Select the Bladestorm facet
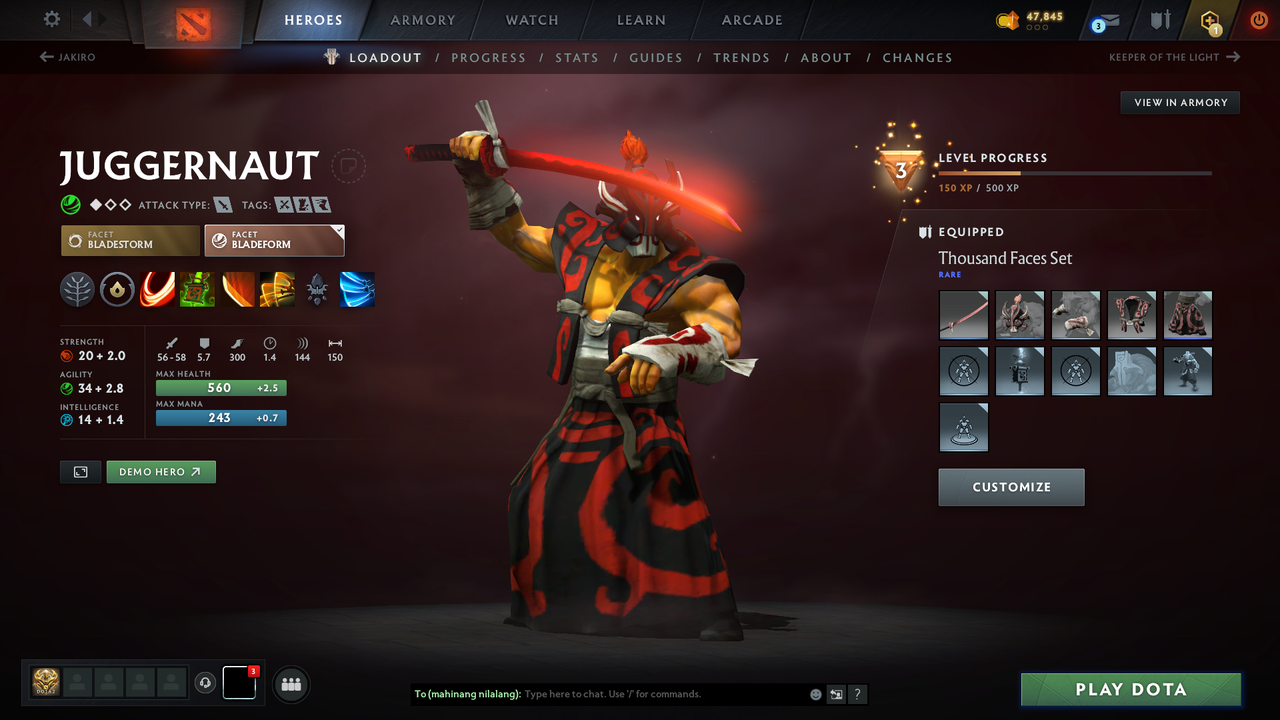The image size is (1280, 720). coord(129,240)
